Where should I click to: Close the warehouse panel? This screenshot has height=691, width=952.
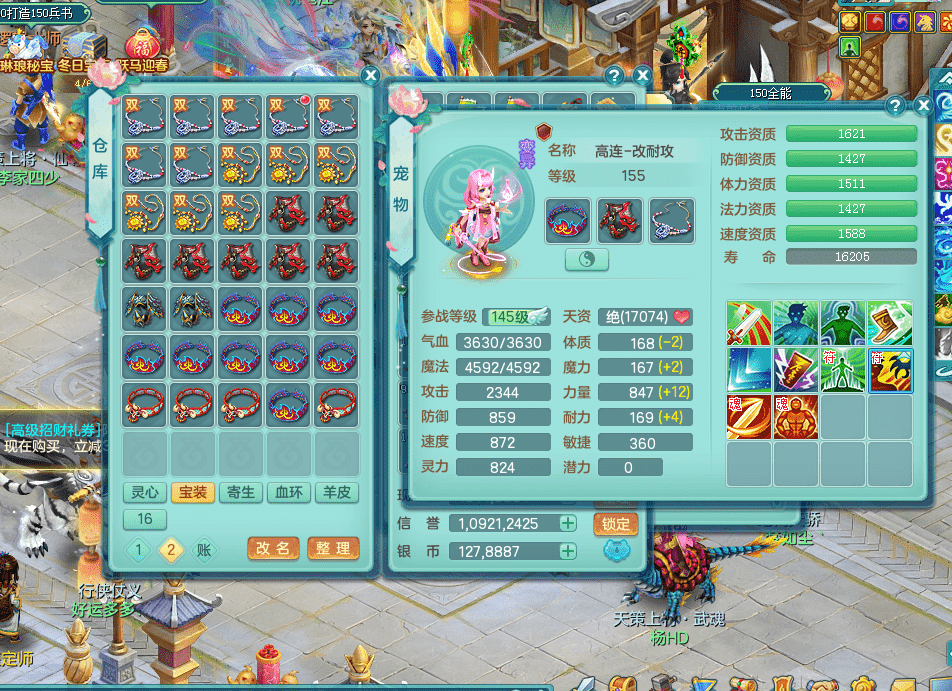[x=370, y=75]
